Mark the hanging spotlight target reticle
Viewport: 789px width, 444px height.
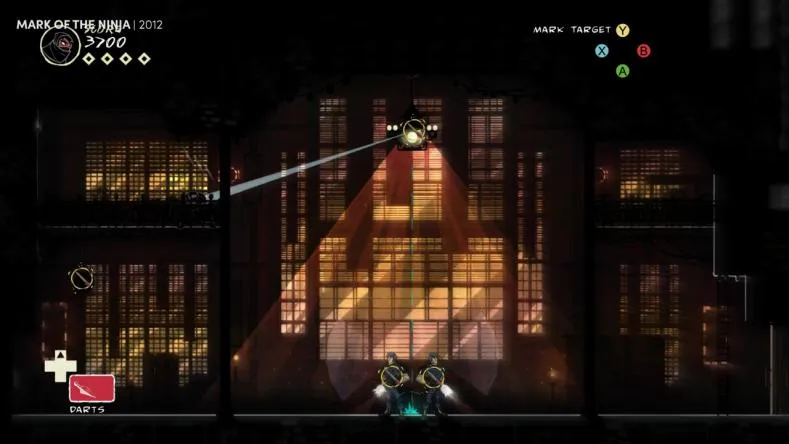click(x=412, y=130)
